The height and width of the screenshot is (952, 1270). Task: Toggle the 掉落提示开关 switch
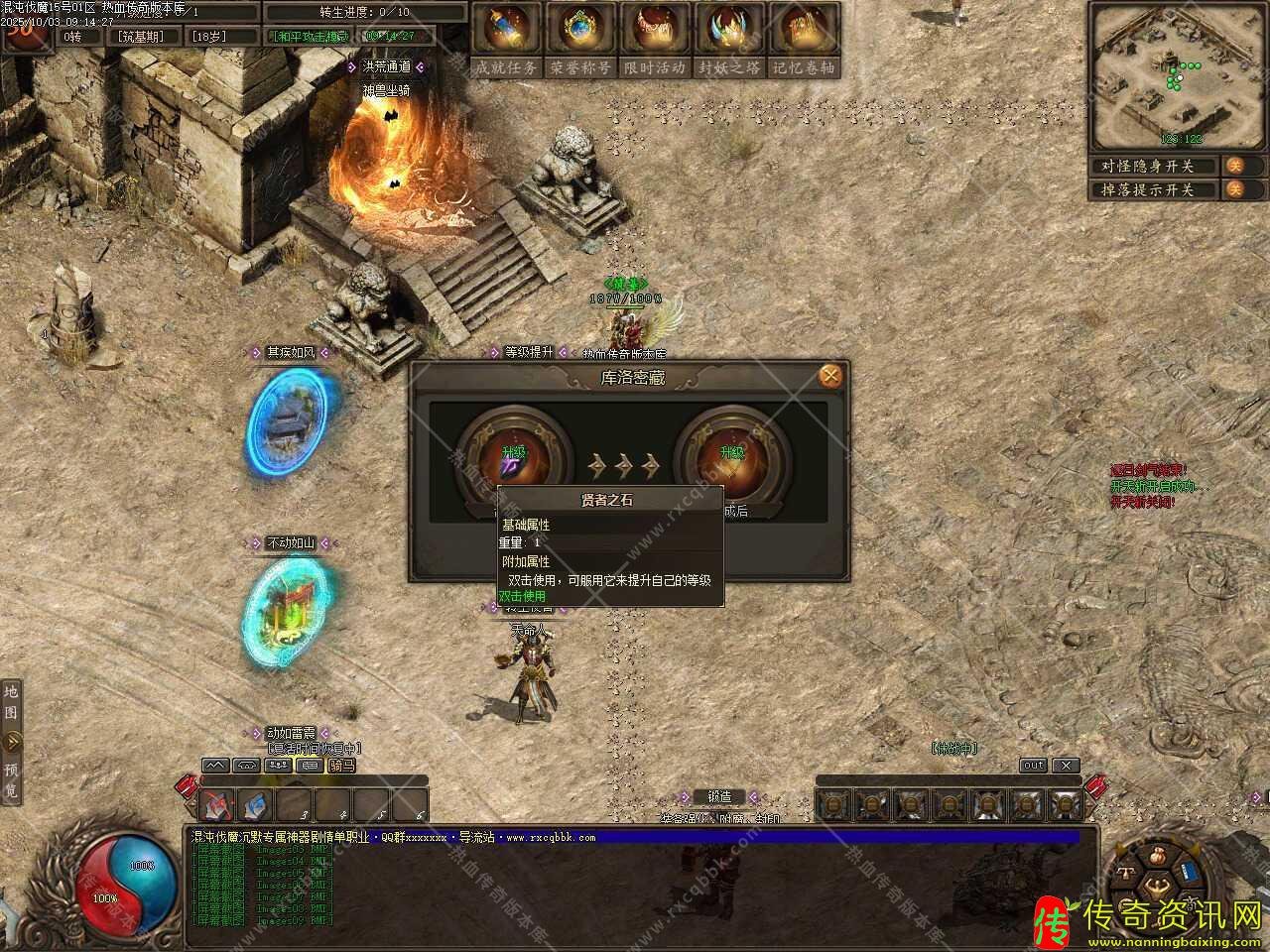pyautogui.click(x=1234, y=189)
